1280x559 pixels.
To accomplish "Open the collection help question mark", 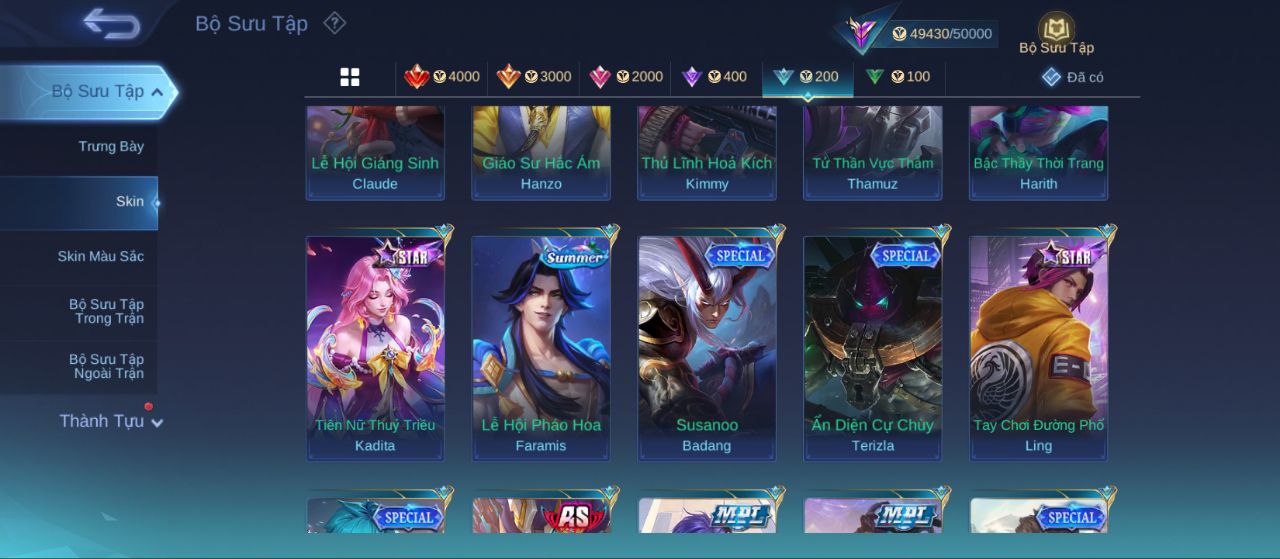I will click(335, 23).
